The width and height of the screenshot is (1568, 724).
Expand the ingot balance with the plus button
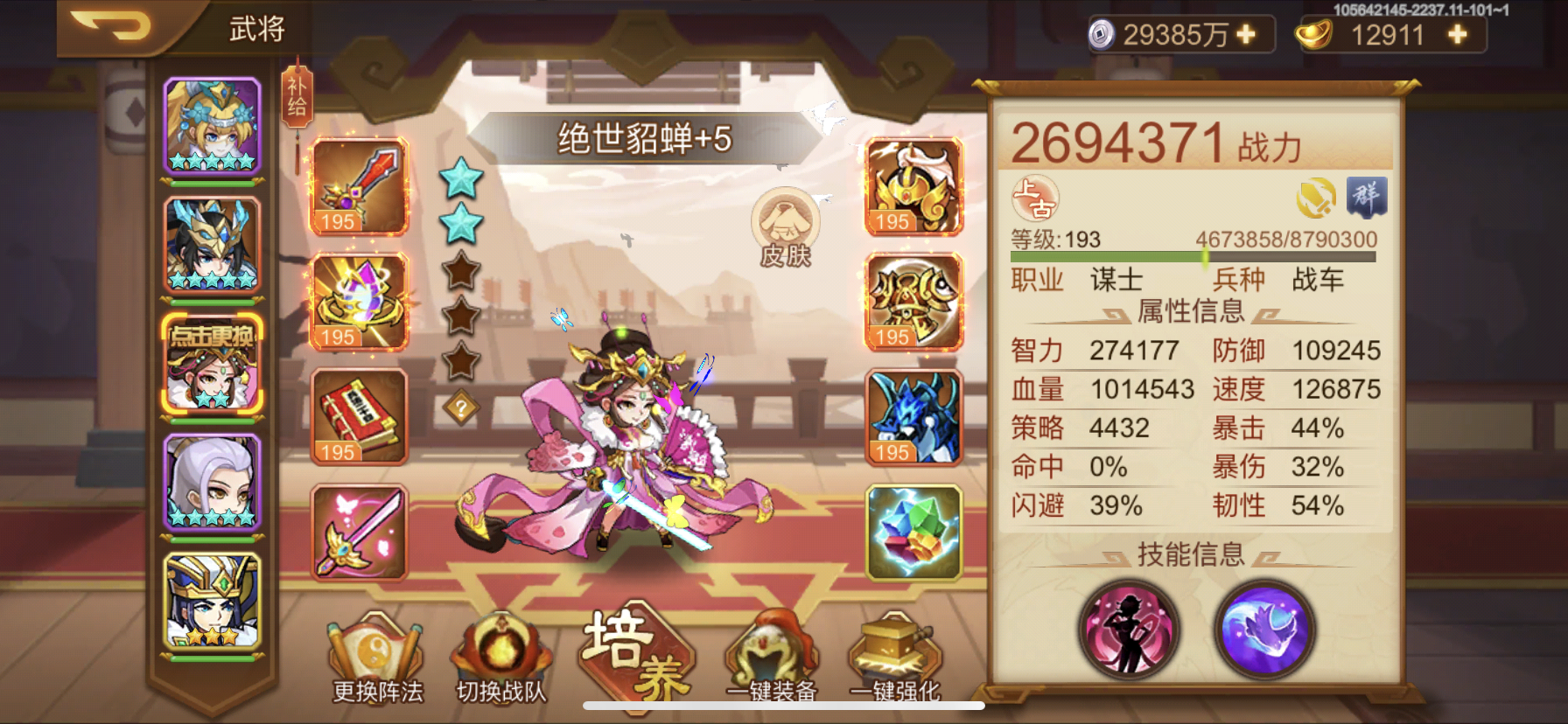pos(1455,35)
